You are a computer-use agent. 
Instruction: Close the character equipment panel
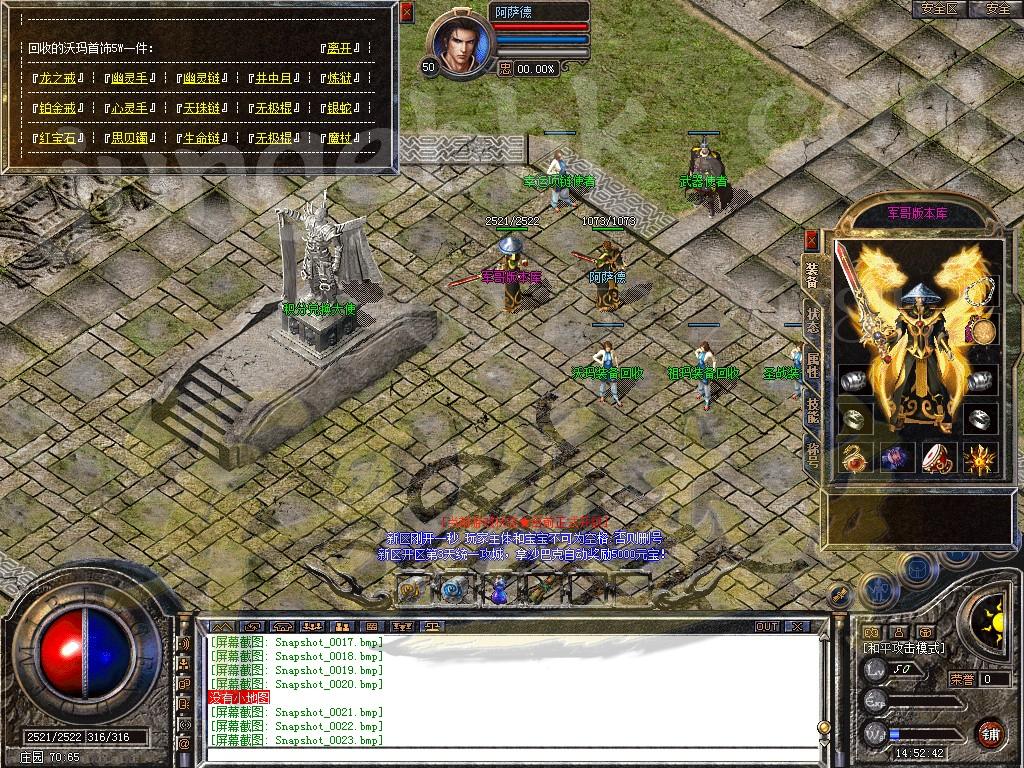pos(811,241)
